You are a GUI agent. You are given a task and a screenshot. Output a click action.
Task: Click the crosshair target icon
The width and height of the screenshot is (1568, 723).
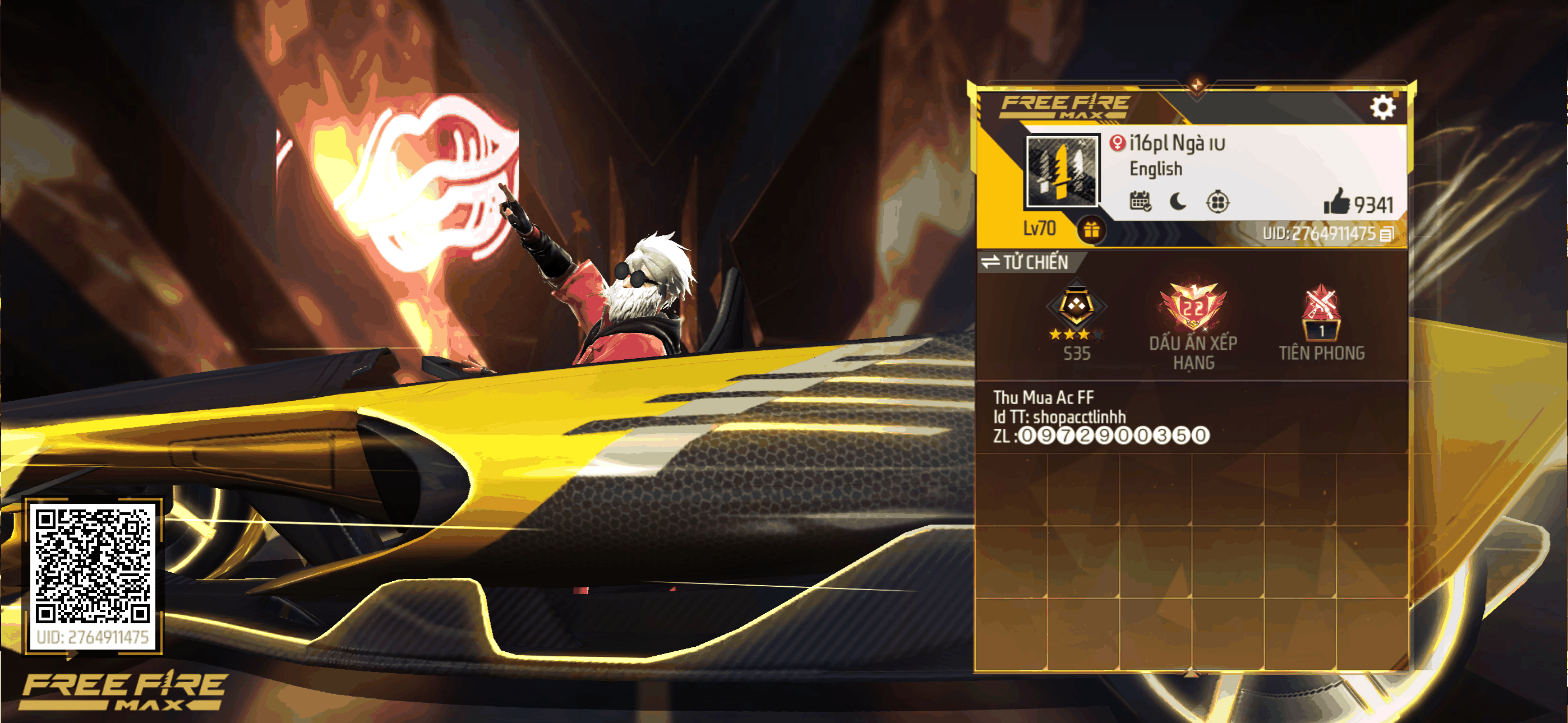[1217, 201]
